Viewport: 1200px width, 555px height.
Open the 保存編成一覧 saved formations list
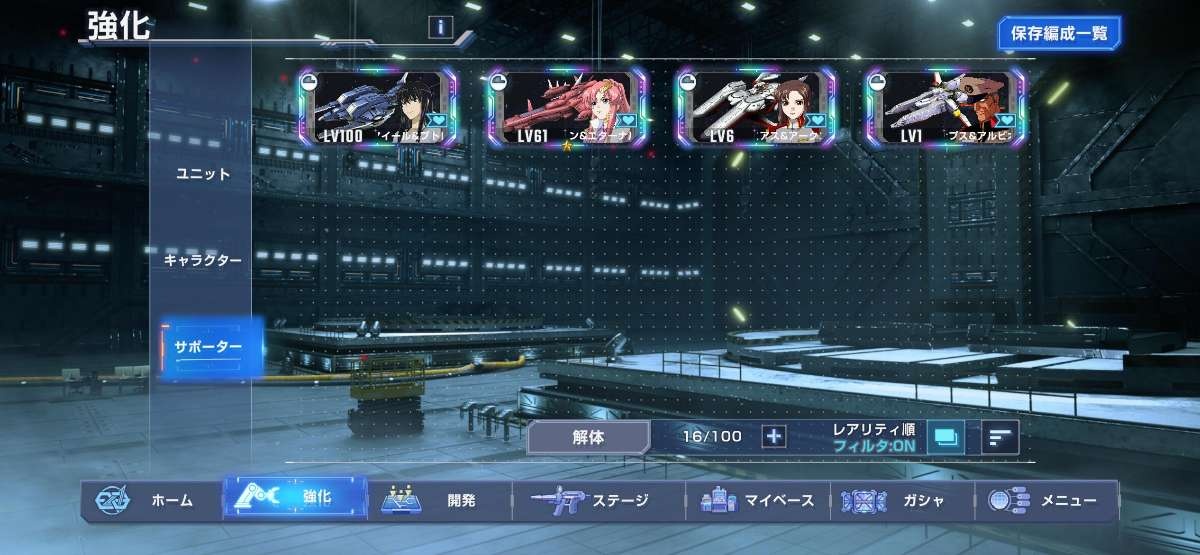click(x=1059, y=33)
